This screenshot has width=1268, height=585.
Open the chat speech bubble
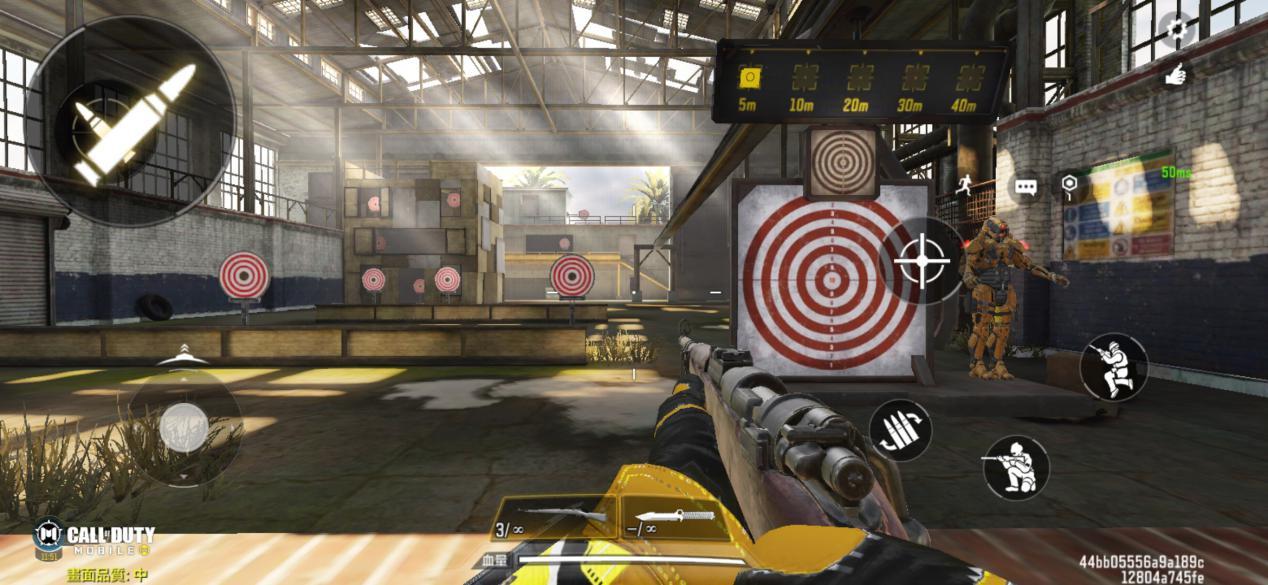tap(1025, 187)
